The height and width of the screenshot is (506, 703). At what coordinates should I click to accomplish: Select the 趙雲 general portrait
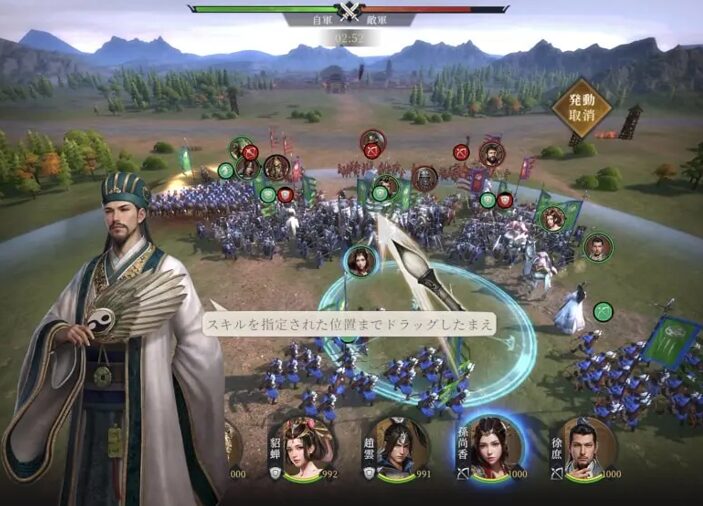pos(403,447)
